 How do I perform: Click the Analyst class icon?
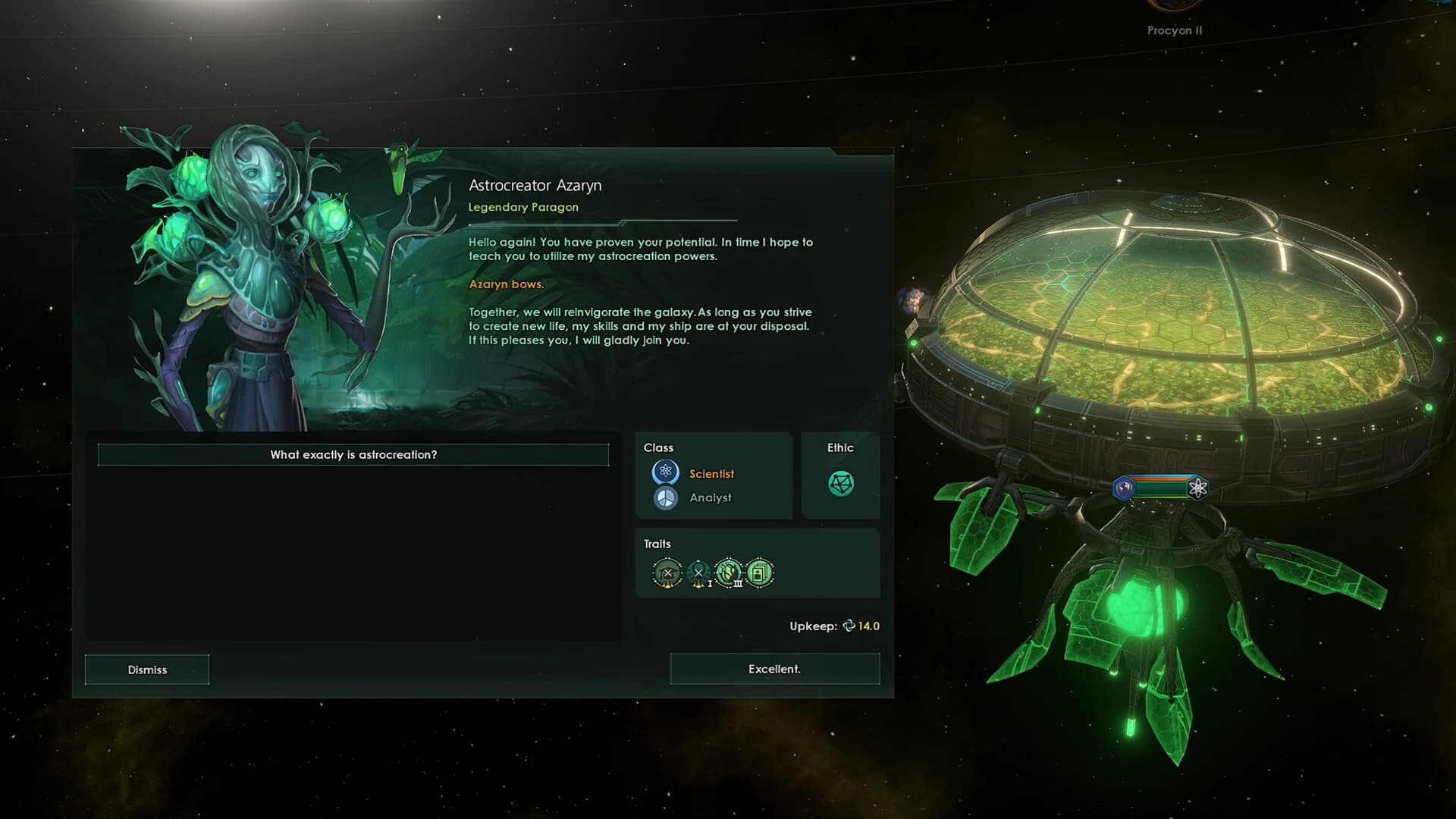[x=665, y=498]
